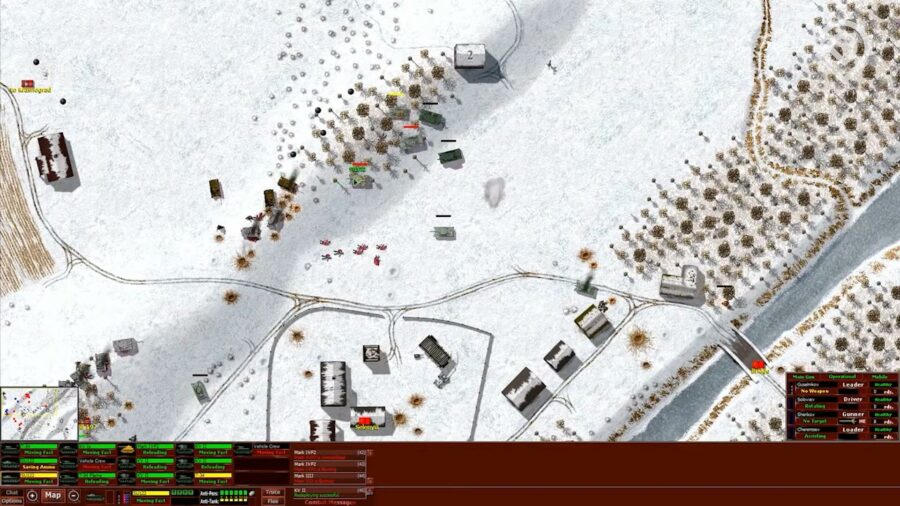Zoom out with the minus button
The image size is (900, 506).
coord(74,496)
